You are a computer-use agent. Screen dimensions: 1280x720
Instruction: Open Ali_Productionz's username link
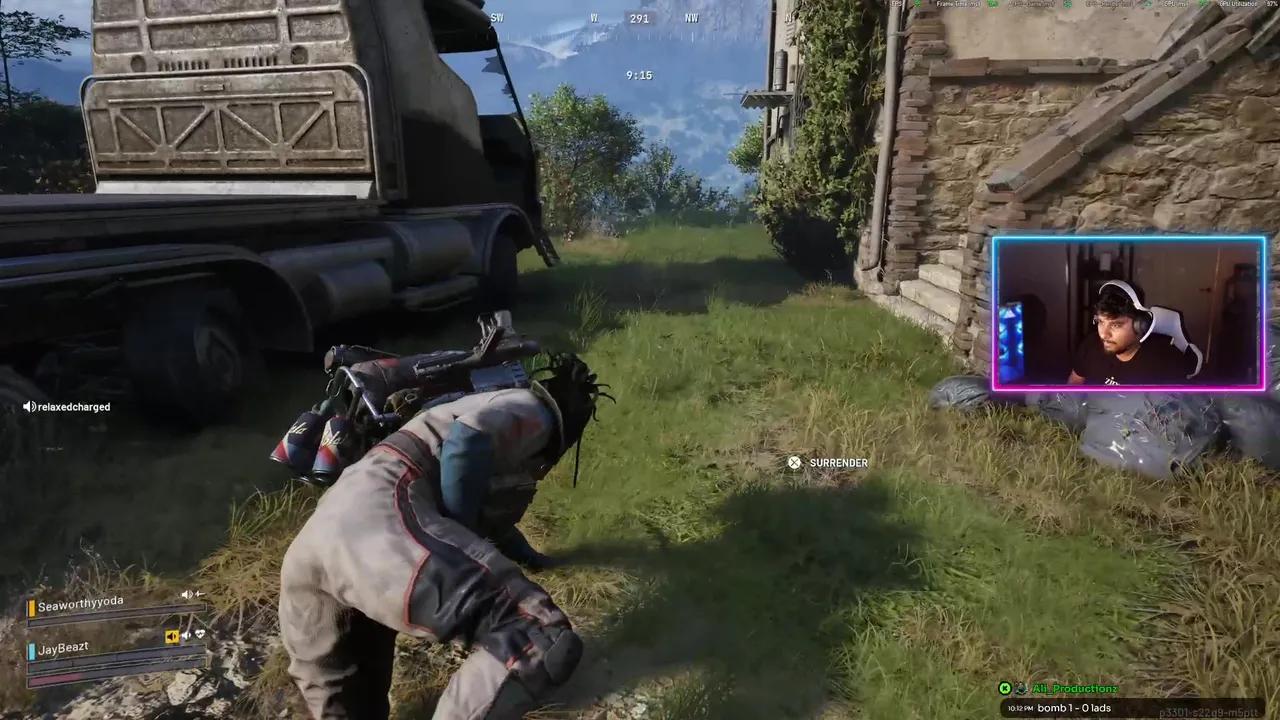click(x=1075, y=688)
